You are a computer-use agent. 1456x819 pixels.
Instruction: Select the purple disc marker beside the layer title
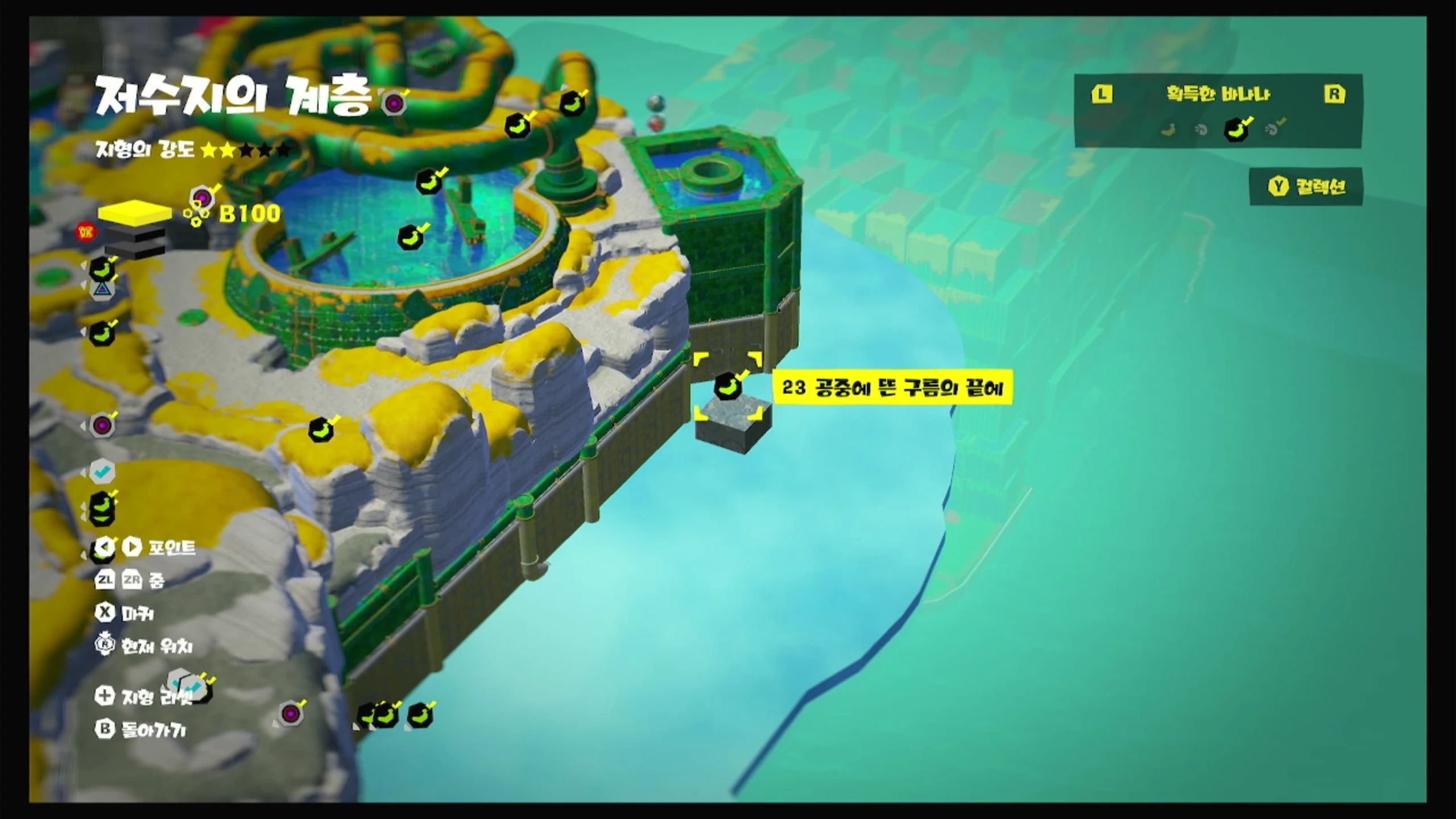394,104
